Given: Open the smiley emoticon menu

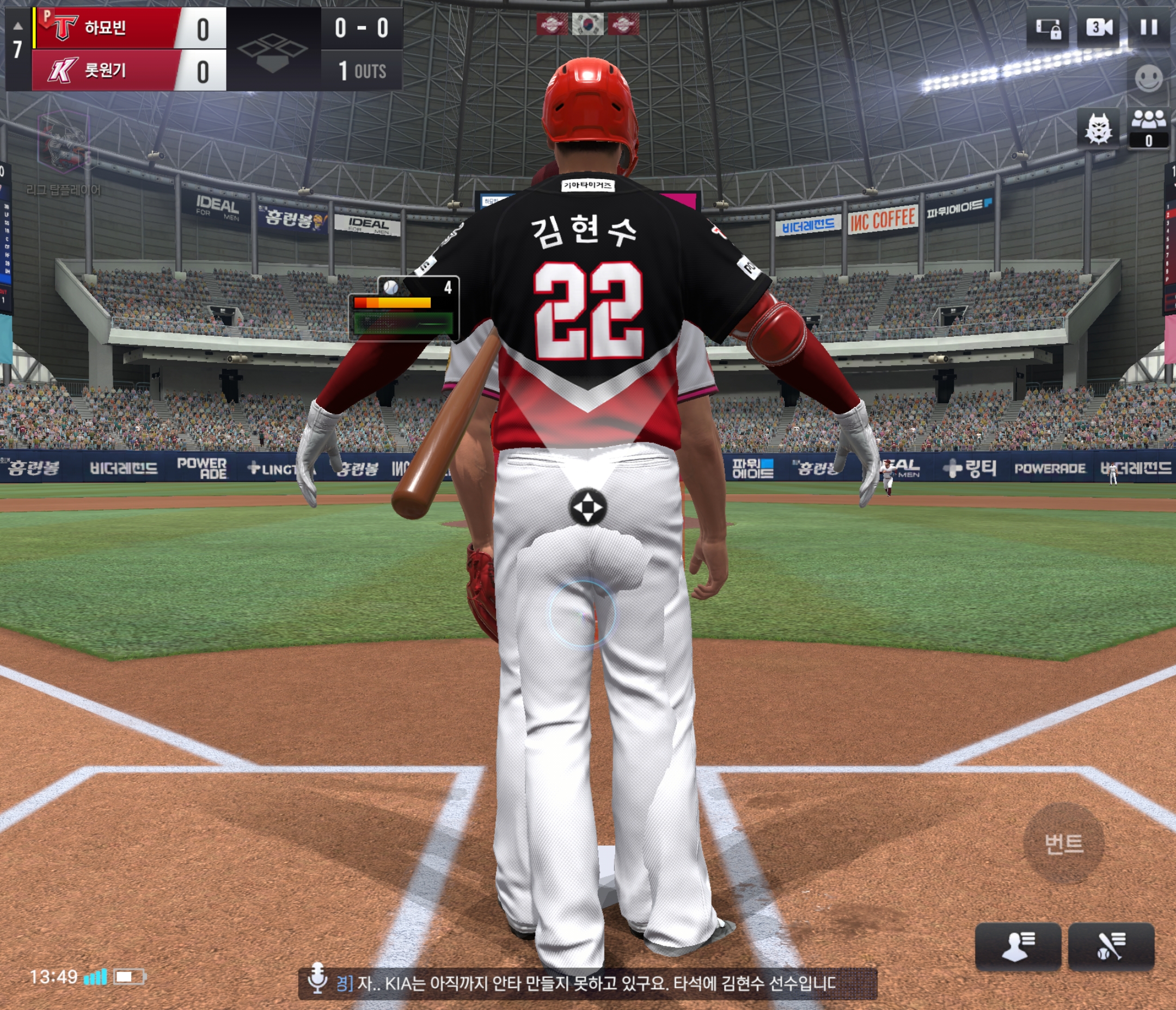Looking at the screenshot, I should tap(1148, 78).
